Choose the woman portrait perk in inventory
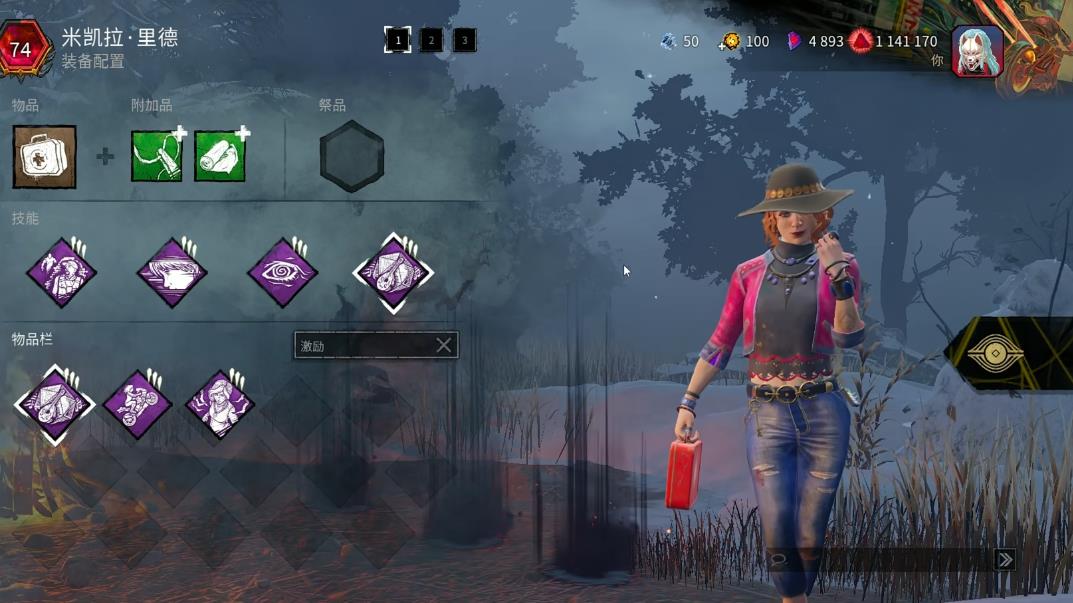This screenshot has width=1073, height=603. pos(219,404)
